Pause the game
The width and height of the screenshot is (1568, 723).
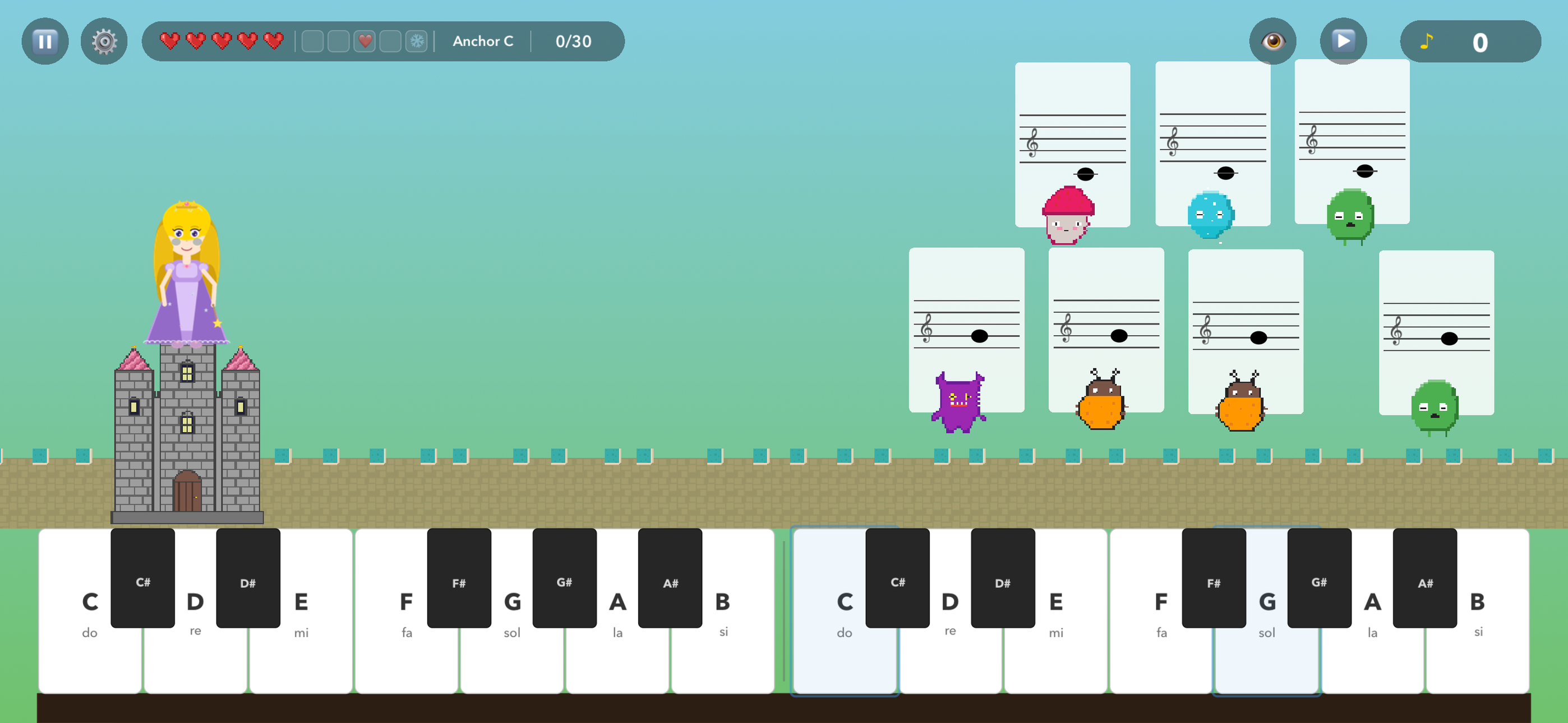coord(44,41)
